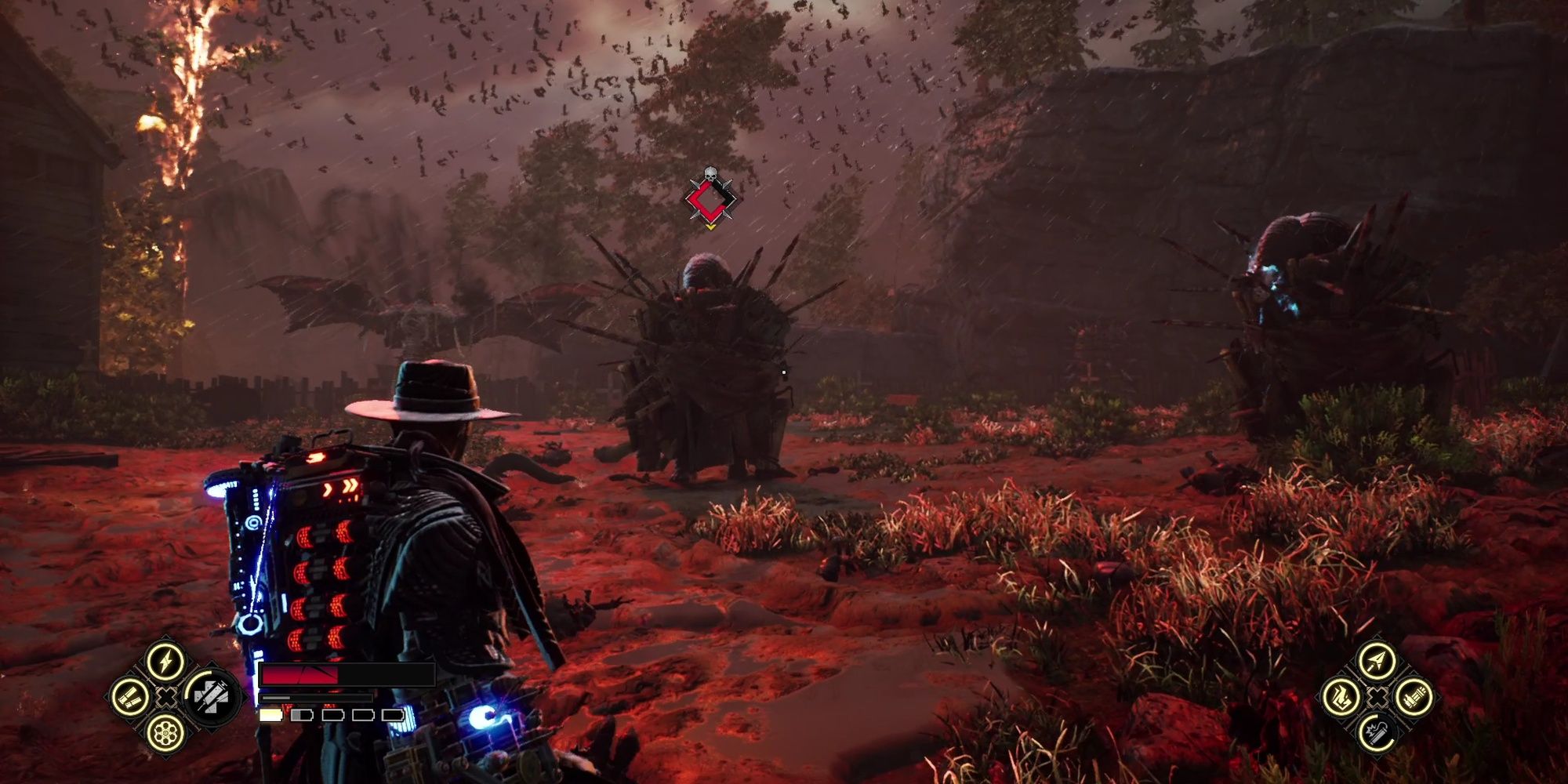The height and width of the screenshot is (784, 1568).
Task: Click the X icon at the center of the ability wheel
Action: (x=165, y=698)
